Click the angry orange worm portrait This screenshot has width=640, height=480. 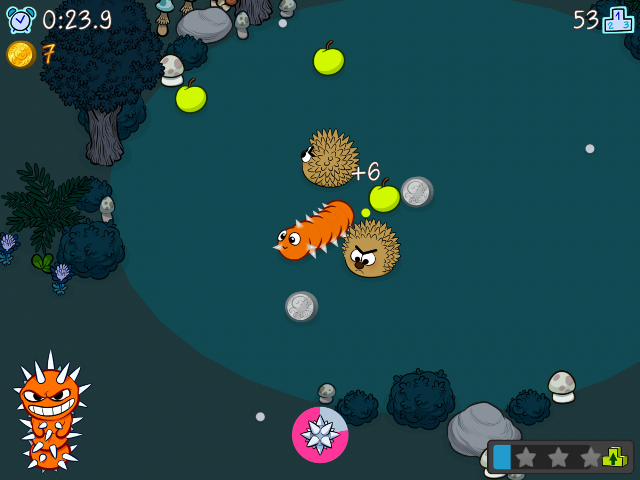click(49, 410)
